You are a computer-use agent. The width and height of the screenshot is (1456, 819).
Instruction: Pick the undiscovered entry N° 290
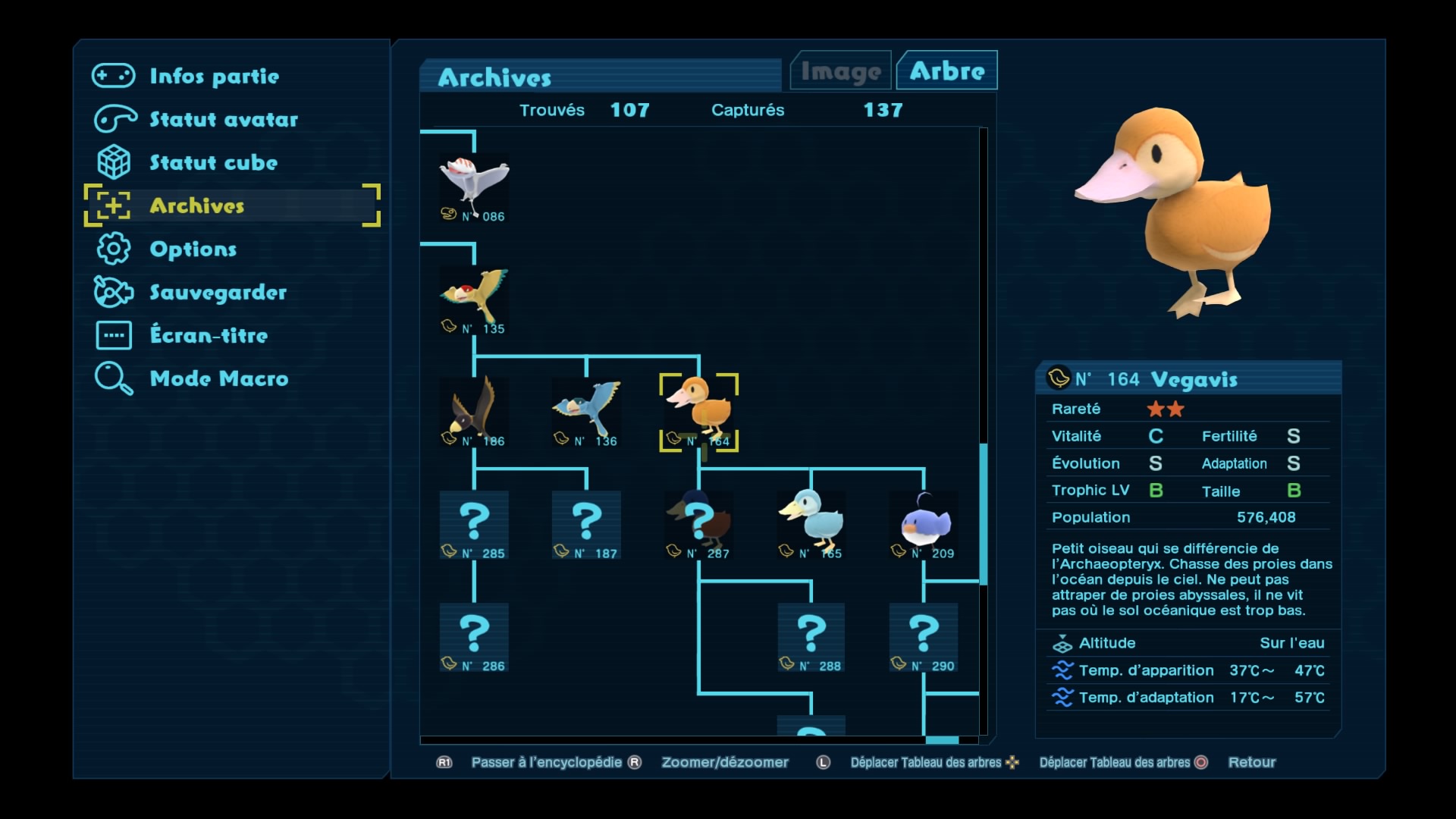[x=923, y=637]
